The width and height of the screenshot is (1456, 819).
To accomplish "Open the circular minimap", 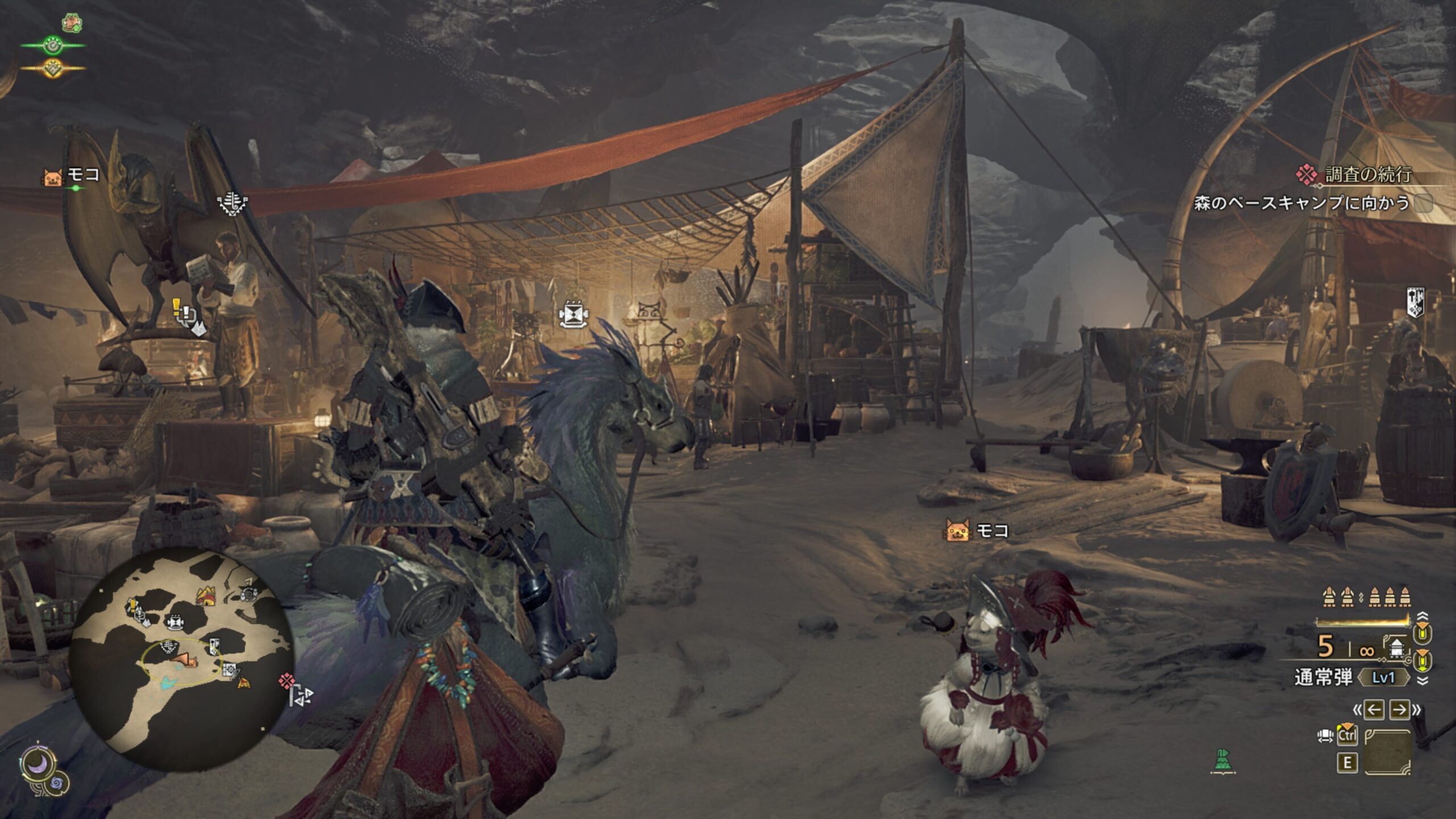I will (181, 660).
